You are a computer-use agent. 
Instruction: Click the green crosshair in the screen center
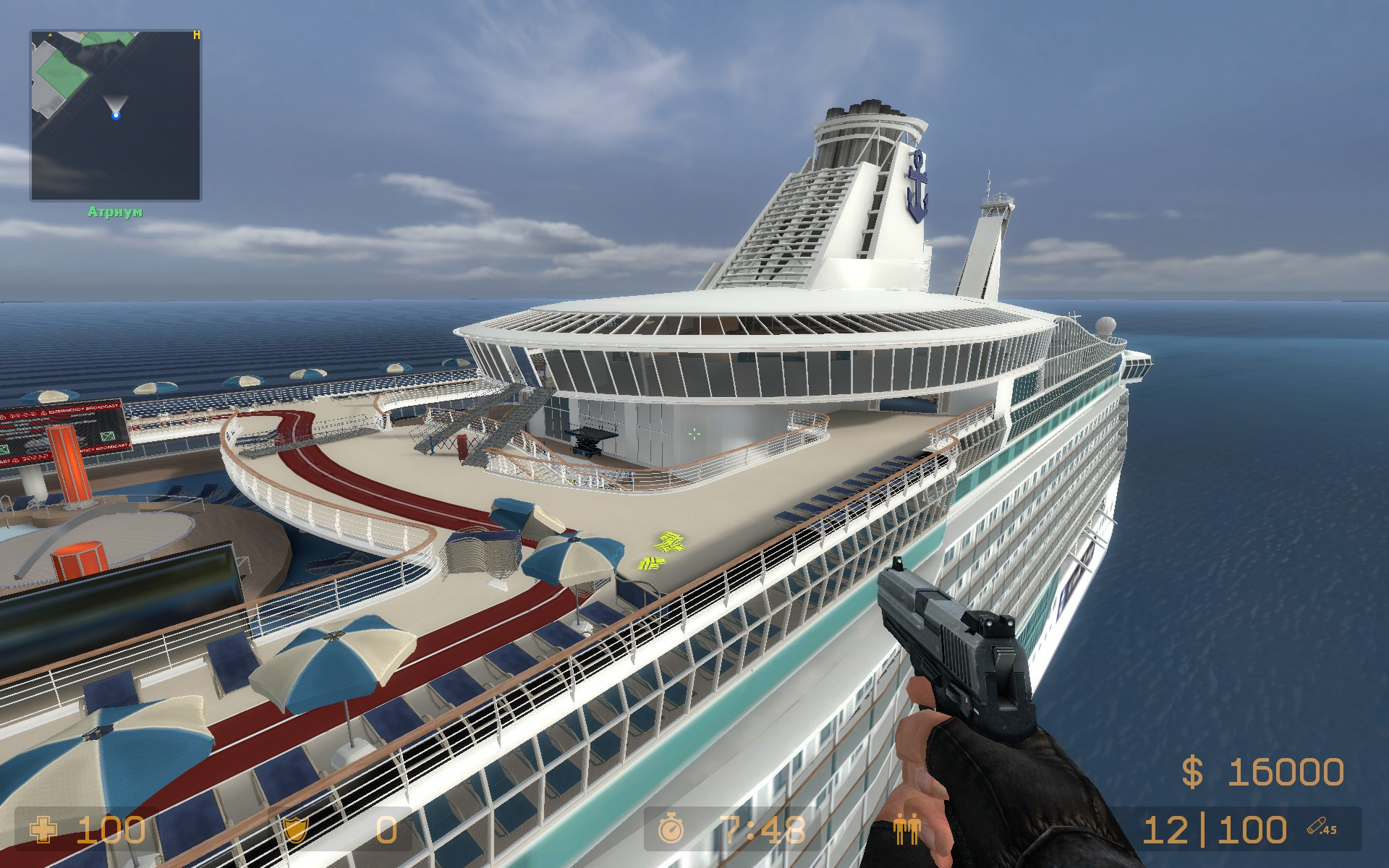point(693,435)
